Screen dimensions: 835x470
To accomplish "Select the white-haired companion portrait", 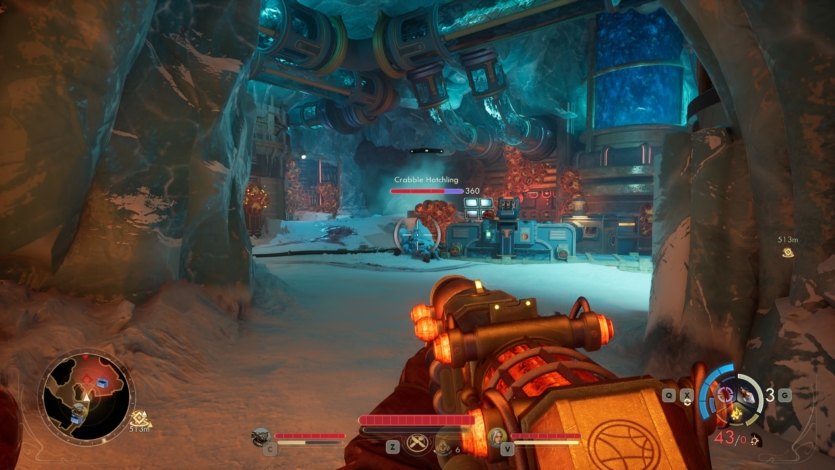I will tap(496, 435).
